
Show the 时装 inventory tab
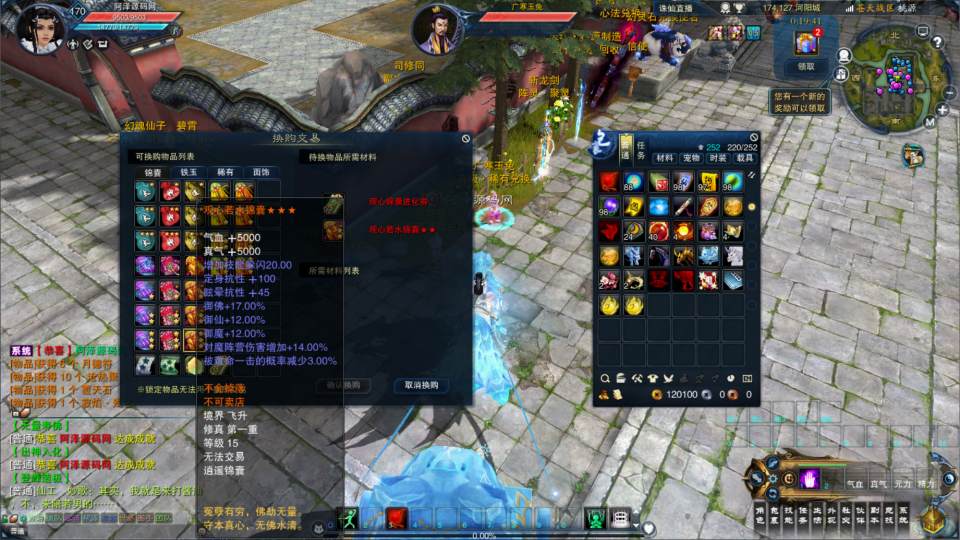tap(718, 158)
